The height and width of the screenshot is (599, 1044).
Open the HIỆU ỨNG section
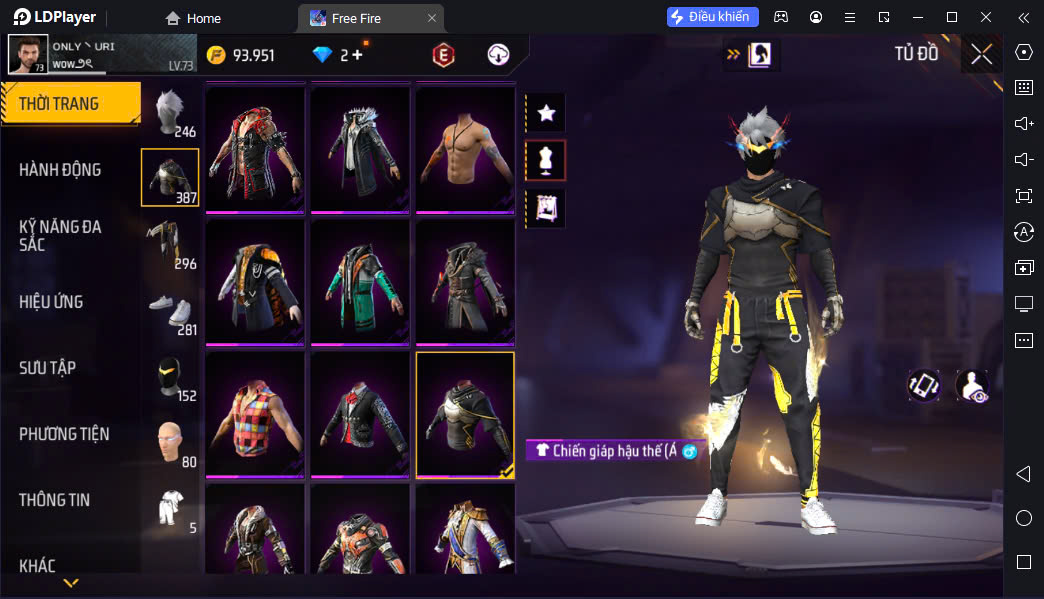click(x=51, y=302)
